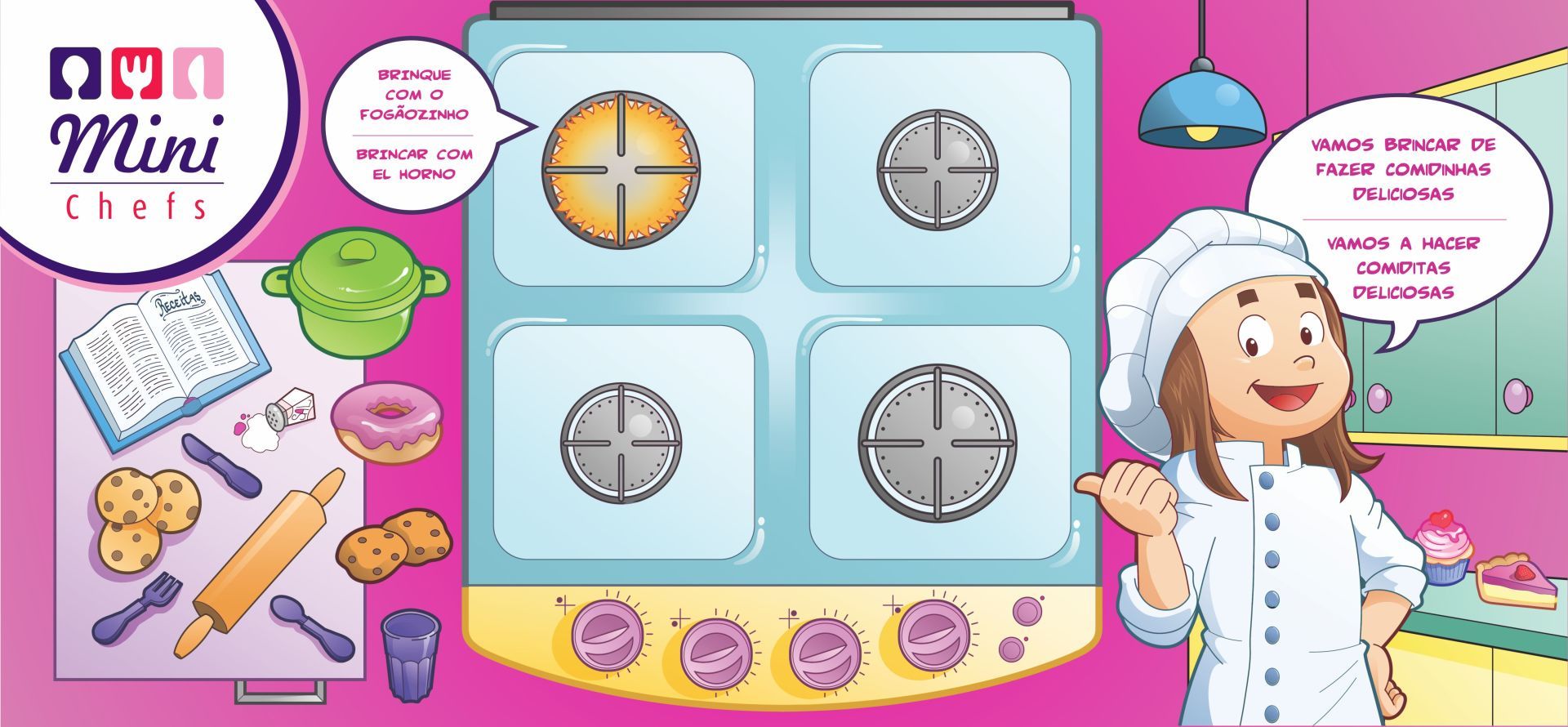This screenshot has width=1568, height=727.
Task: Click the lit burner with orange flames
Action: (x=621, y=170)
